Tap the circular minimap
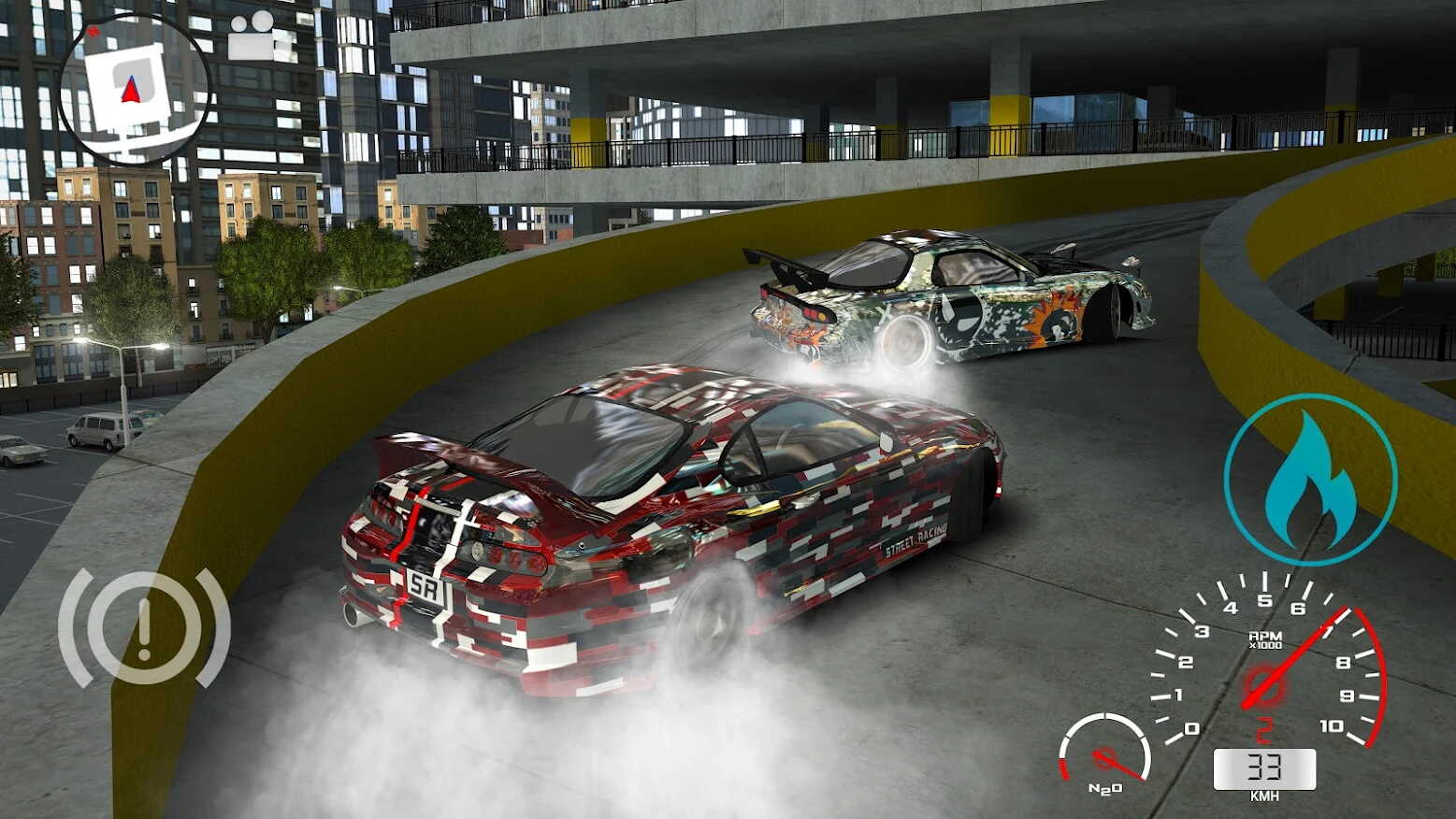This screenshot has width=1456, height=819. coord(134,90)
